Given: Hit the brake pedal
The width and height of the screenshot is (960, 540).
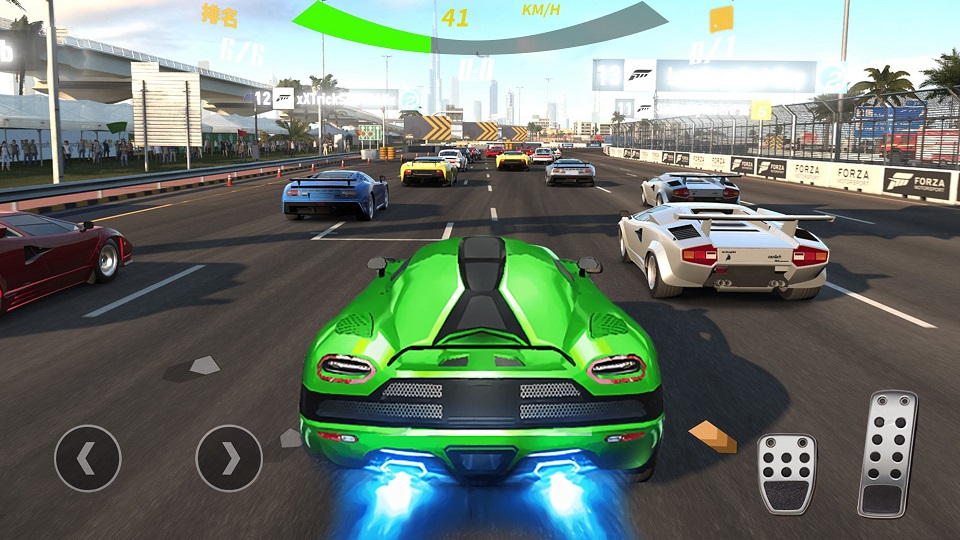Looking at the screenshot, I should 787,474.
